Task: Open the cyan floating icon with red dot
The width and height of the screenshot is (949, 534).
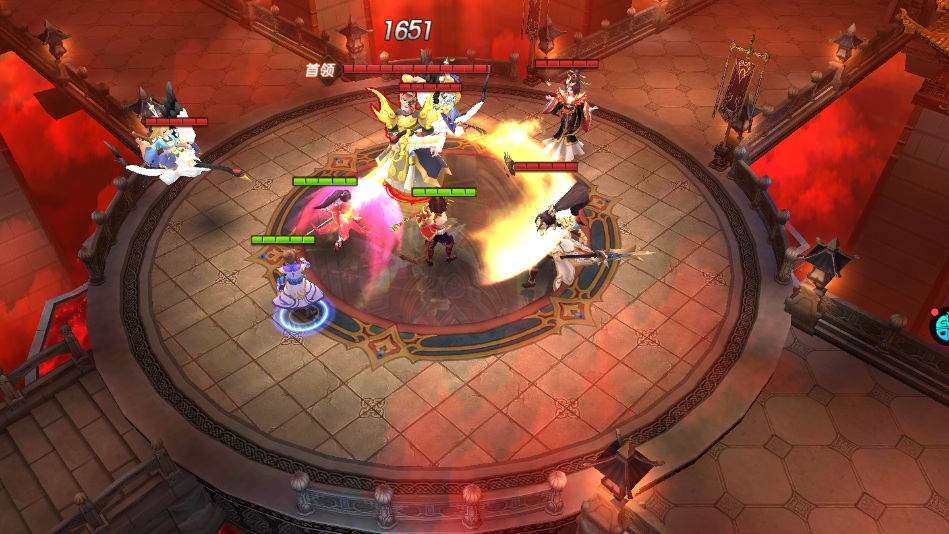Action: (941, 326)
